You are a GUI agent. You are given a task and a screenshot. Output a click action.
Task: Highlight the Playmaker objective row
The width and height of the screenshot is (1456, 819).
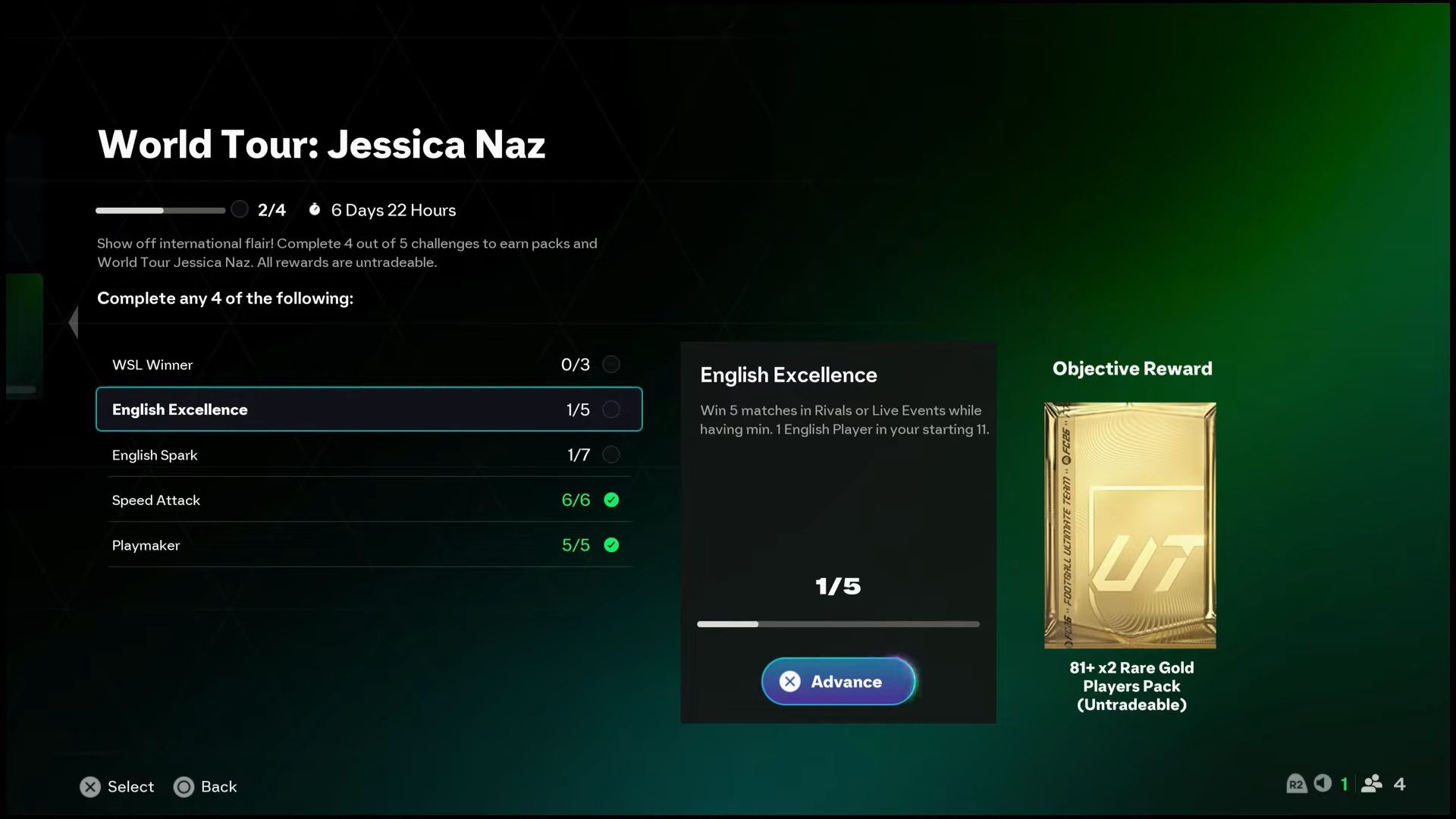(x=369, y=545)
